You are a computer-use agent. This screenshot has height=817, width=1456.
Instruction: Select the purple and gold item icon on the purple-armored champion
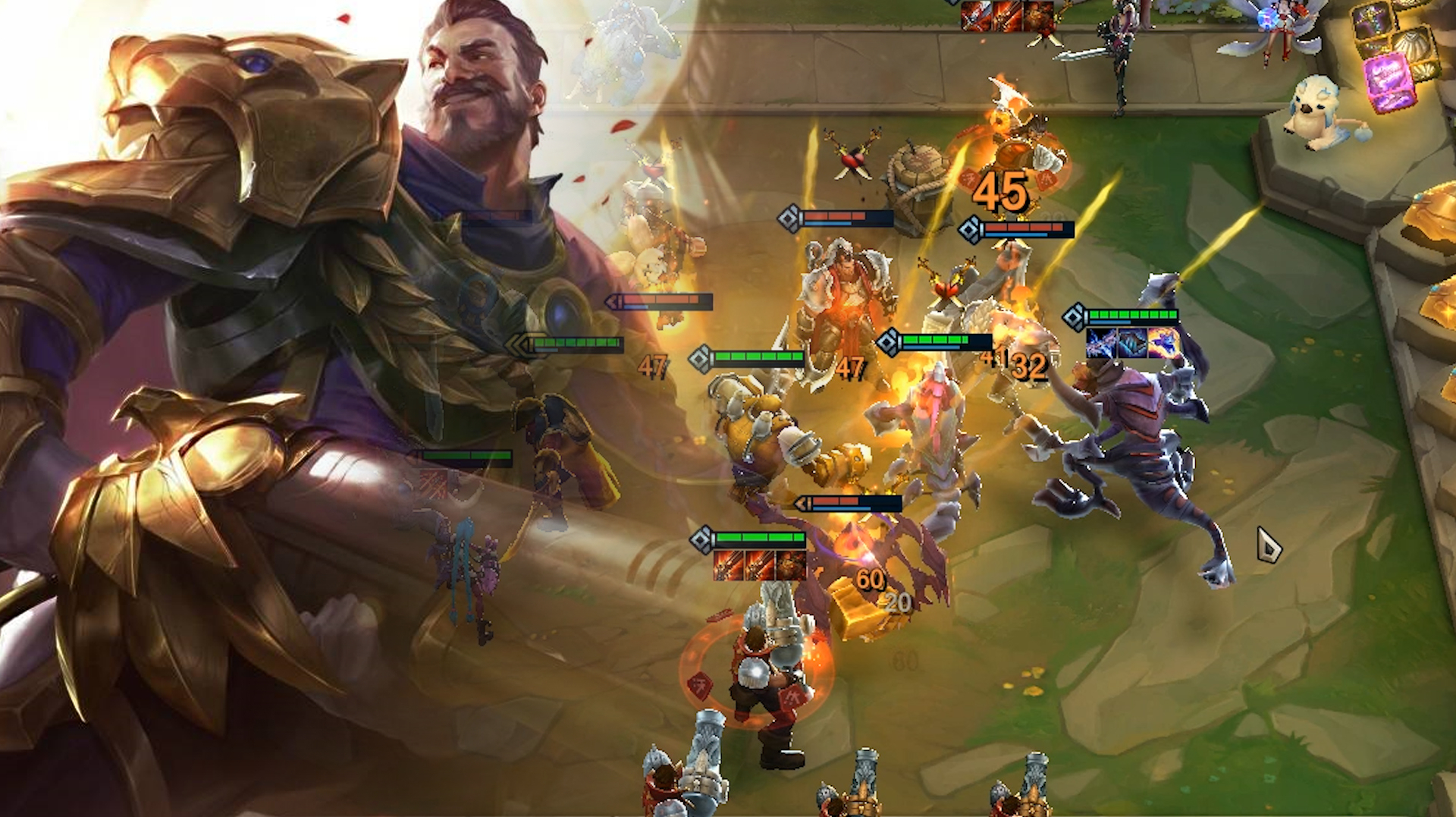[1162, 344]
